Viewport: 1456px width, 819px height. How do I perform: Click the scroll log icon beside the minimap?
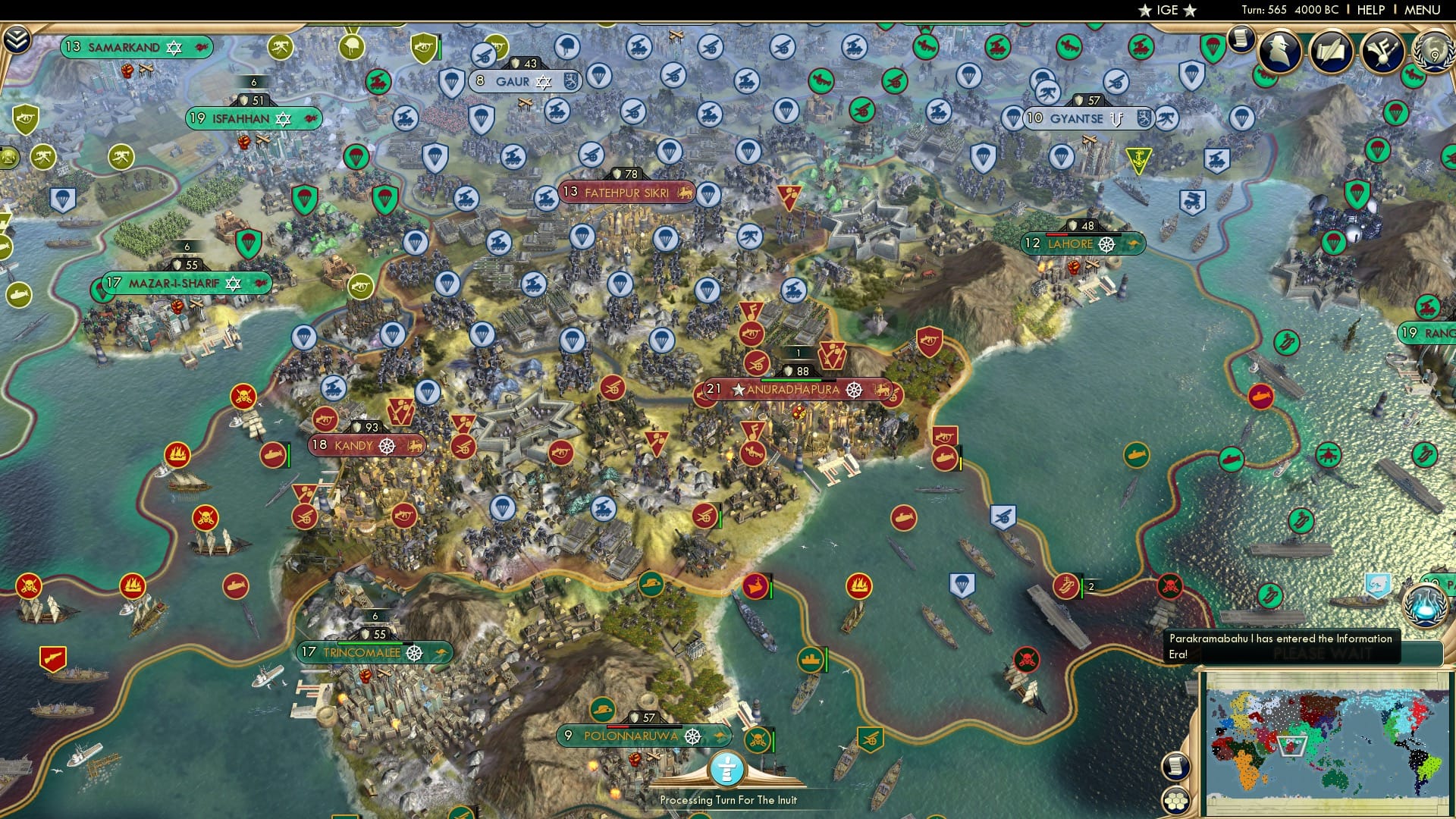click(1176, 767)
